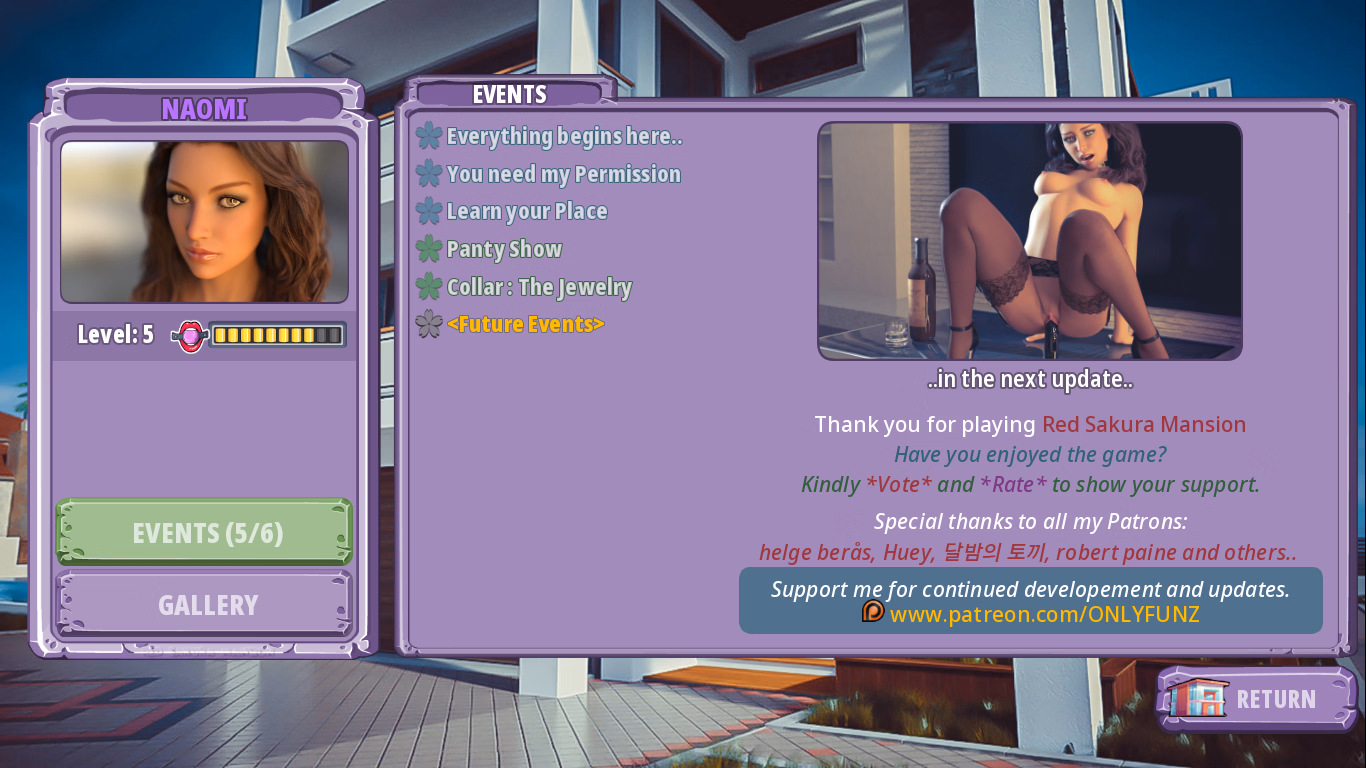Click the NAOMI name header
The width and height of the screenshot is (1366, 768).
tap(203, 109)
